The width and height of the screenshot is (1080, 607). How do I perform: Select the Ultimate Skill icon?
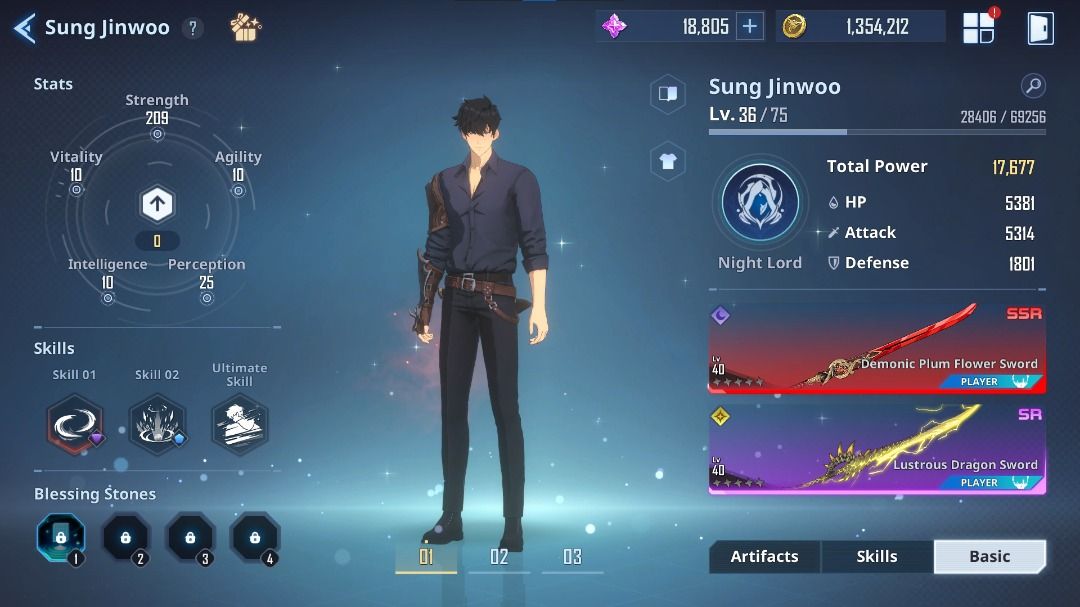tap(239, 423)
